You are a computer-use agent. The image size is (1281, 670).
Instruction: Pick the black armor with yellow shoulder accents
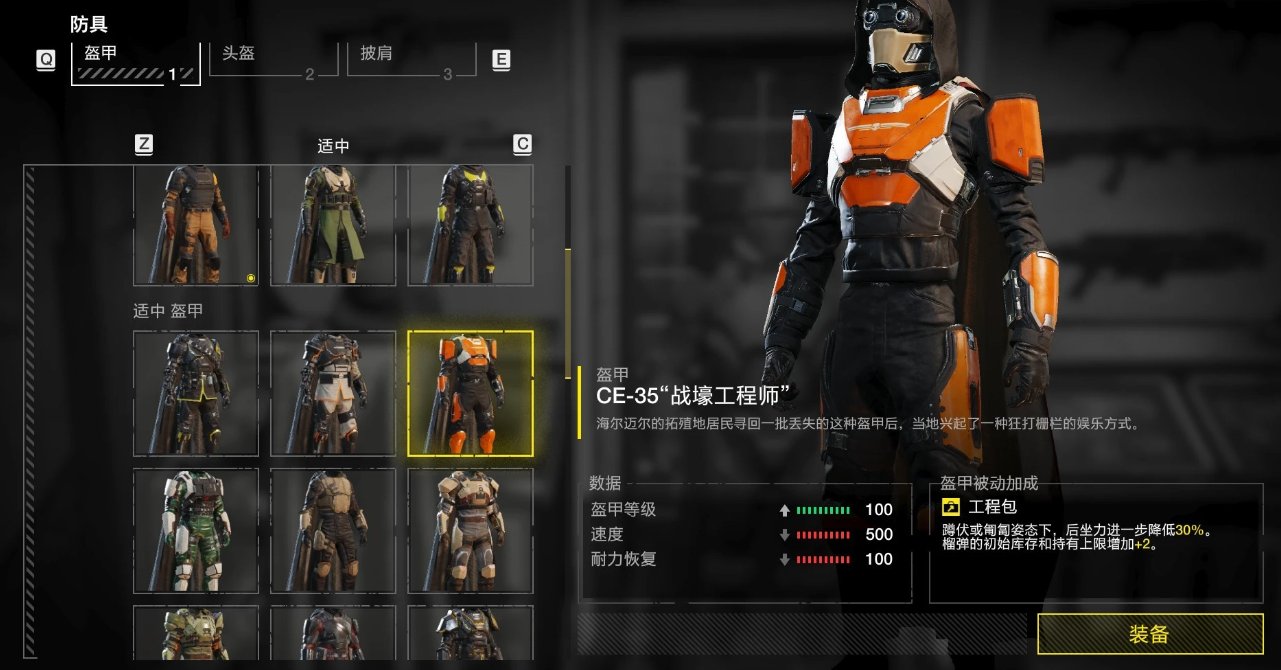click(x=470, y=225)
